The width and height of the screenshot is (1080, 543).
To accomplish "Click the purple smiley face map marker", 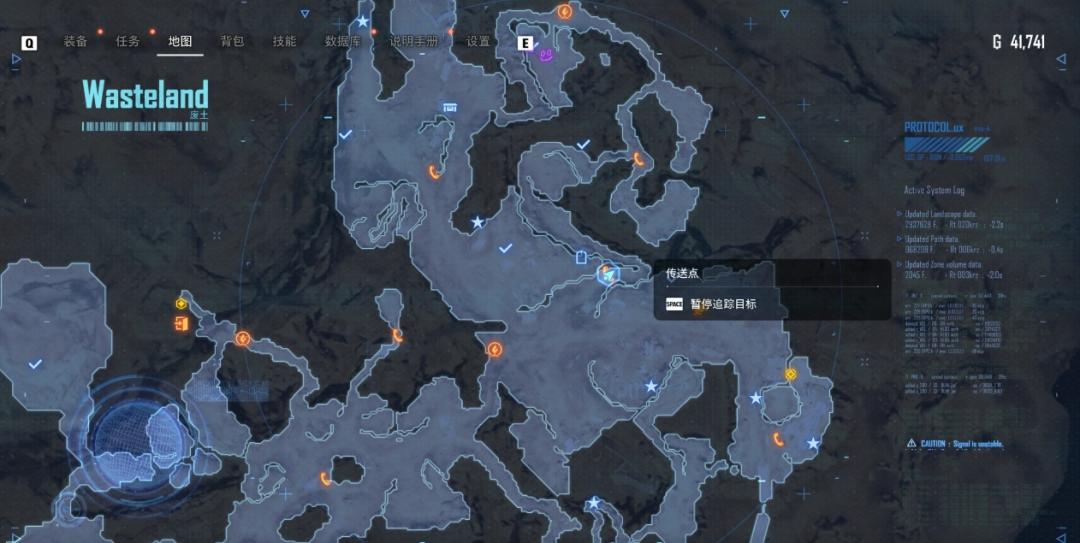I will click(x=547, y=55).
